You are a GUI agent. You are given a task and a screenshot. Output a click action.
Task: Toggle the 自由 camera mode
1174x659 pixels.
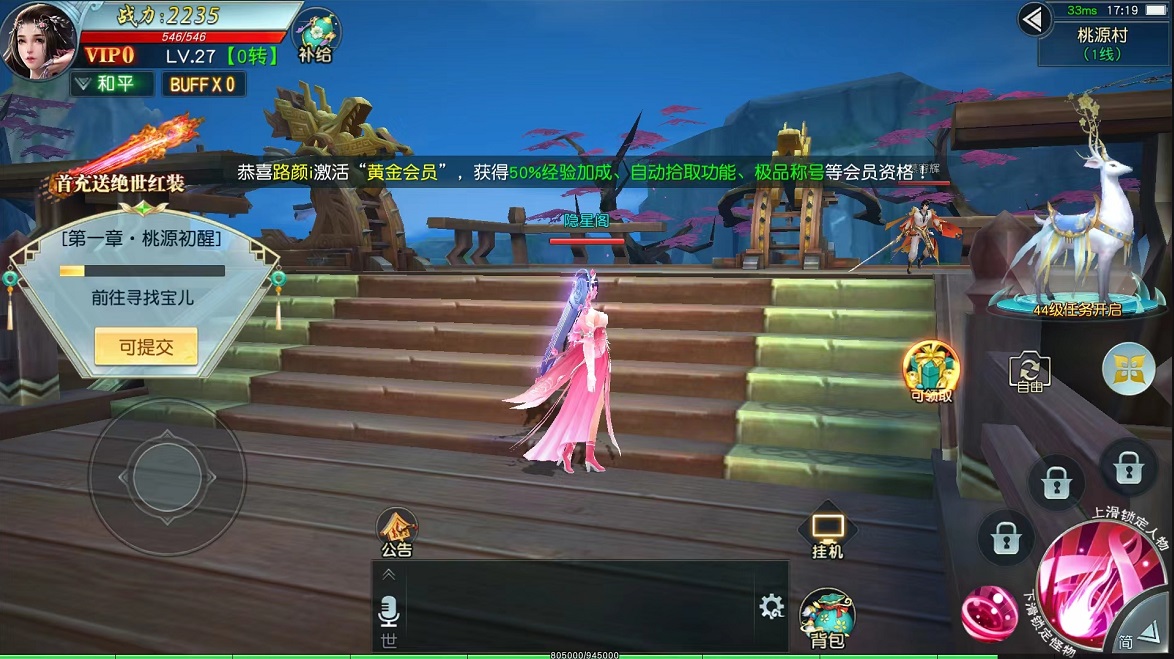point(1030,372)
